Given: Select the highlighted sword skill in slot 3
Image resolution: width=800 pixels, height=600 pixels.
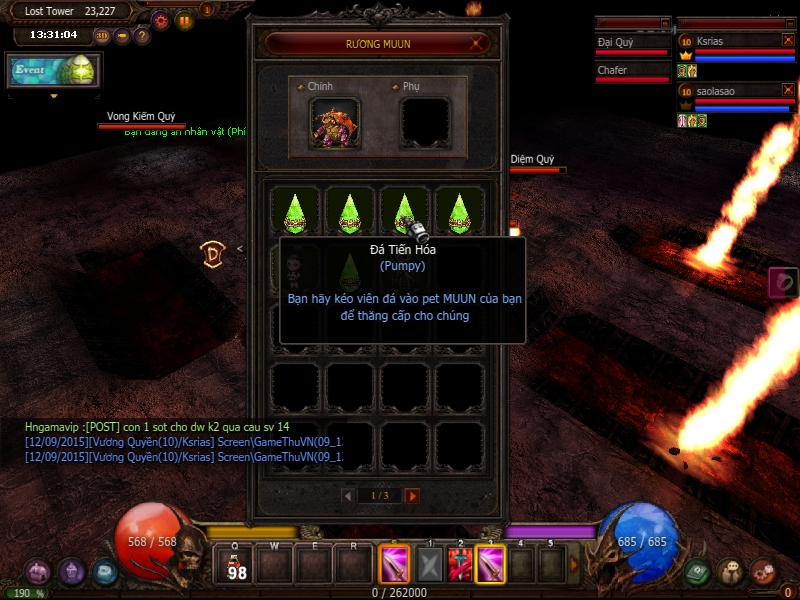Looking at the screenshot, I should pyautogui.click(x=490, y=565).
